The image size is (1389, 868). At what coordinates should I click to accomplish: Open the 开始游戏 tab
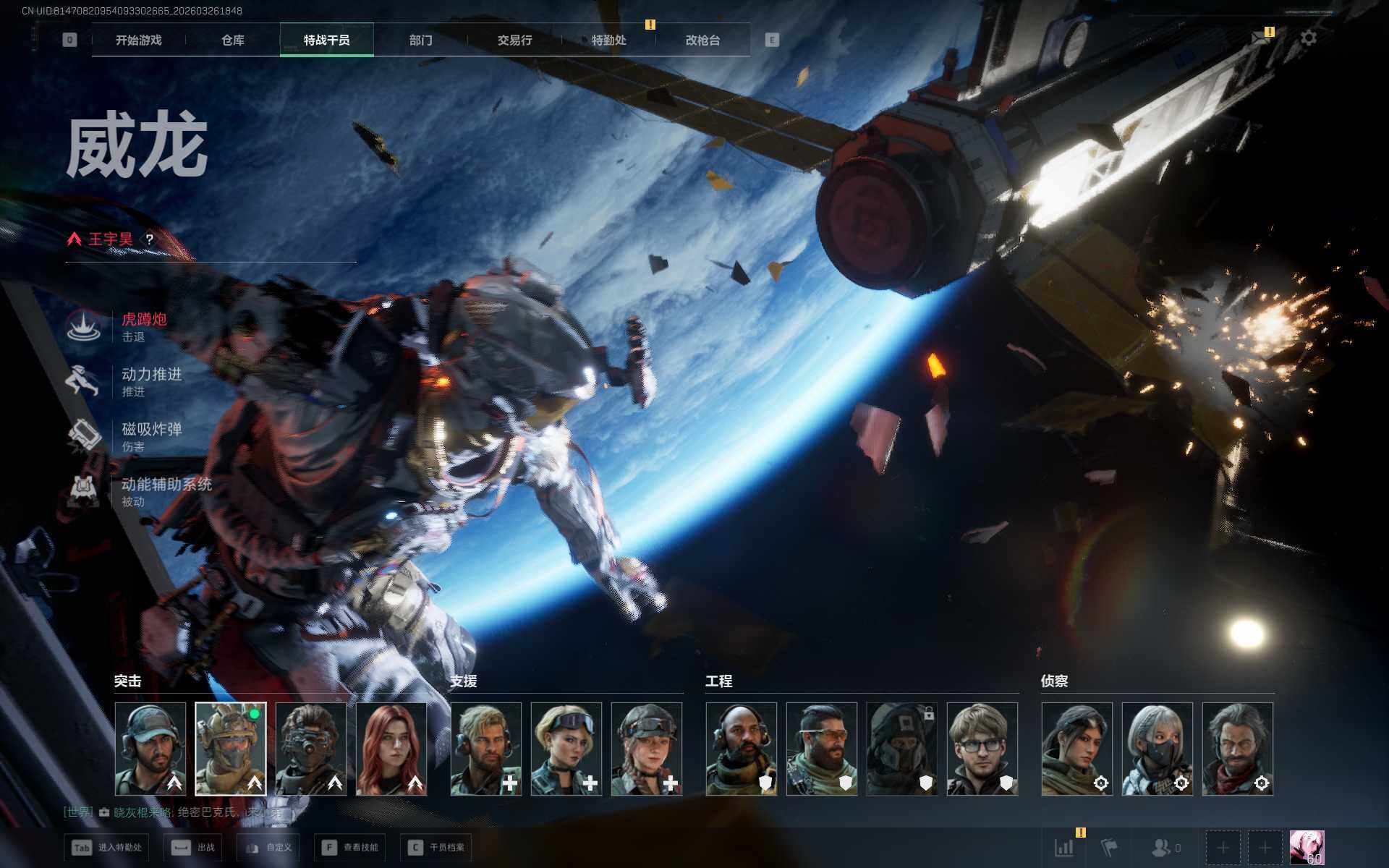(138, 41)
